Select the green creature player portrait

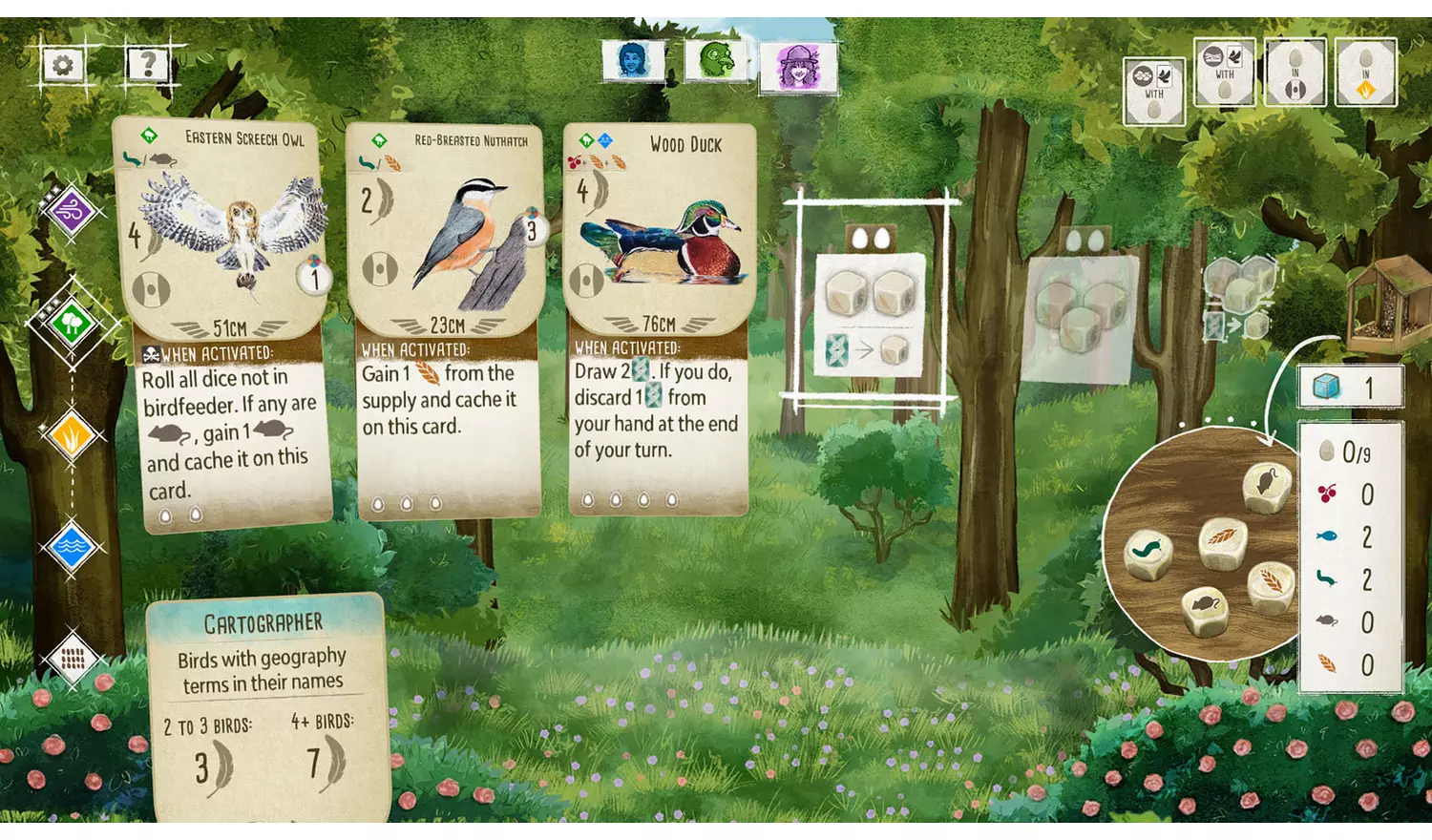[x=716, y=61]
